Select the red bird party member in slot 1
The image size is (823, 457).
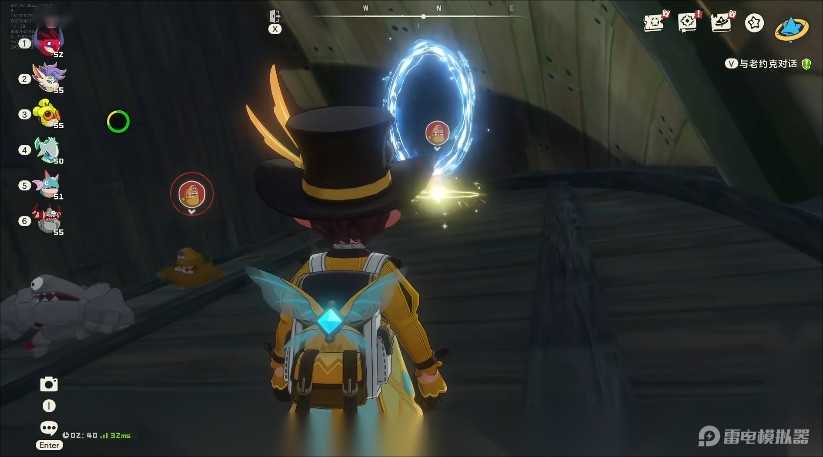[46, 40]
